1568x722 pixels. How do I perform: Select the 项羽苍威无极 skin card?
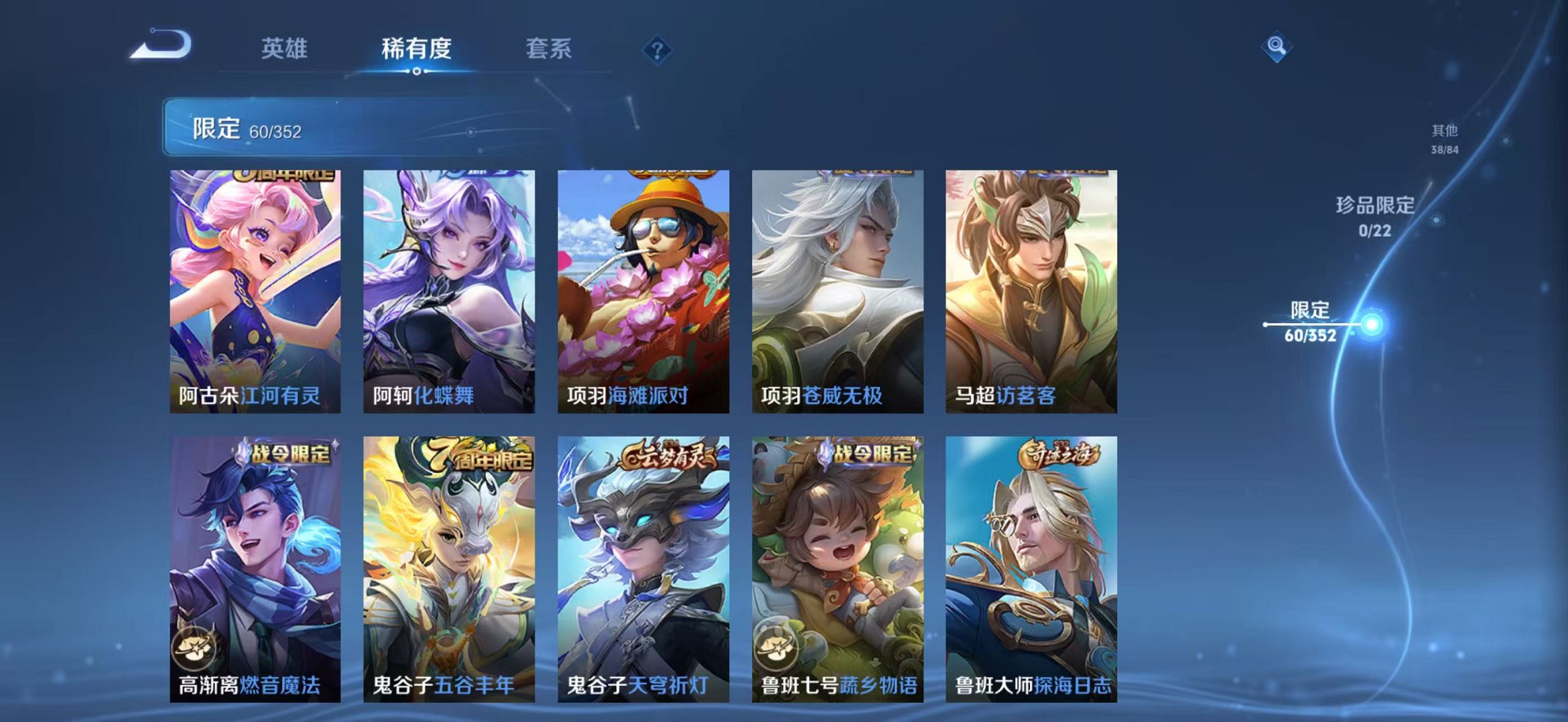[x=836, y=292]
